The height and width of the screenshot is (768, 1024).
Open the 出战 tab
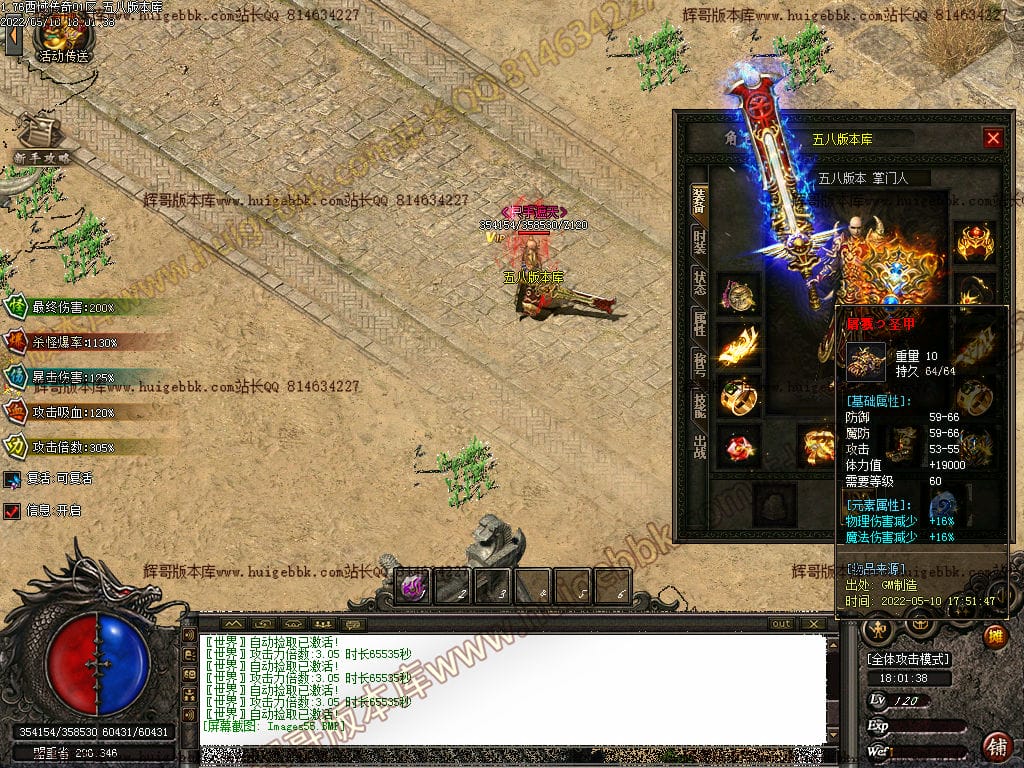[x=699, y=445]
